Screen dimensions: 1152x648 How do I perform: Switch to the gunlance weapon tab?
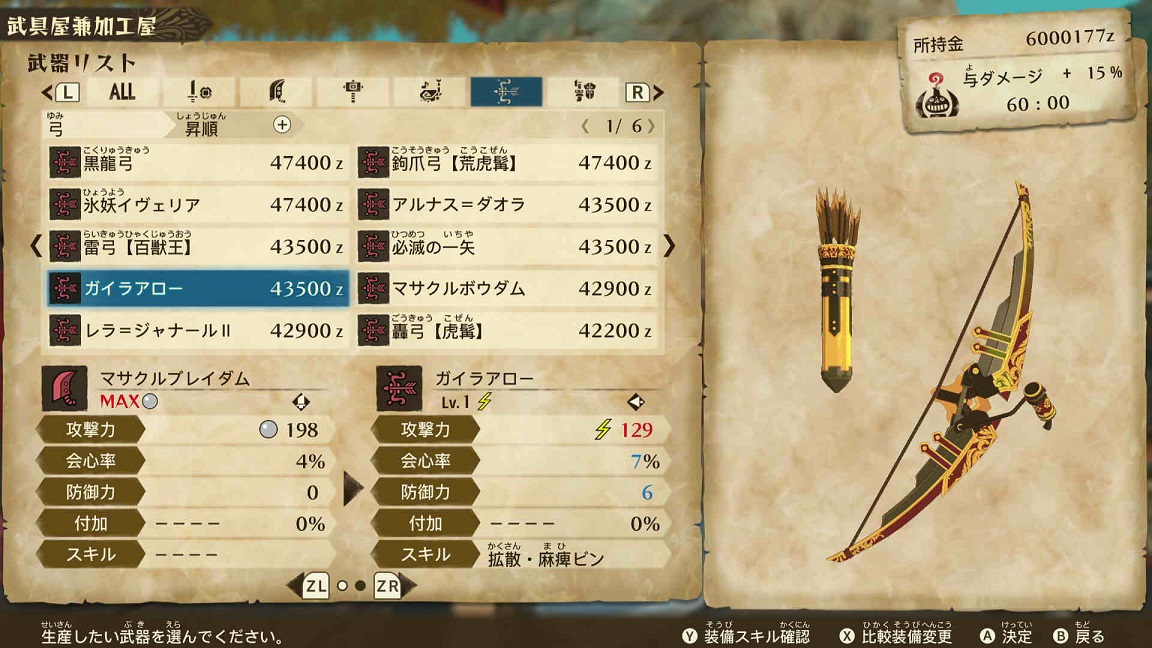click(584, 92)
